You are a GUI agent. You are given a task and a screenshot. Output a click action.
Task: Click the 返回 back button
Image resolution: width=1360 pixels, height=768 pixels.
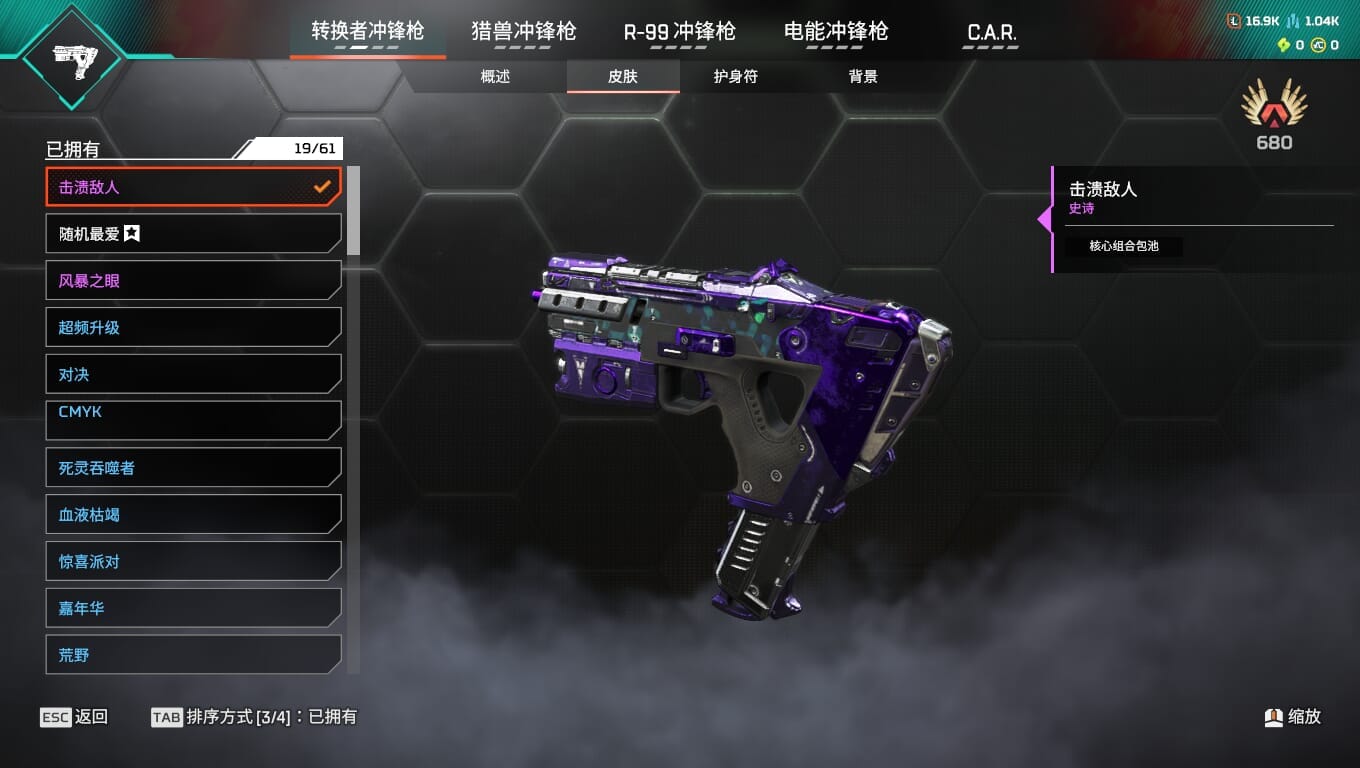(x=74, y=717)
